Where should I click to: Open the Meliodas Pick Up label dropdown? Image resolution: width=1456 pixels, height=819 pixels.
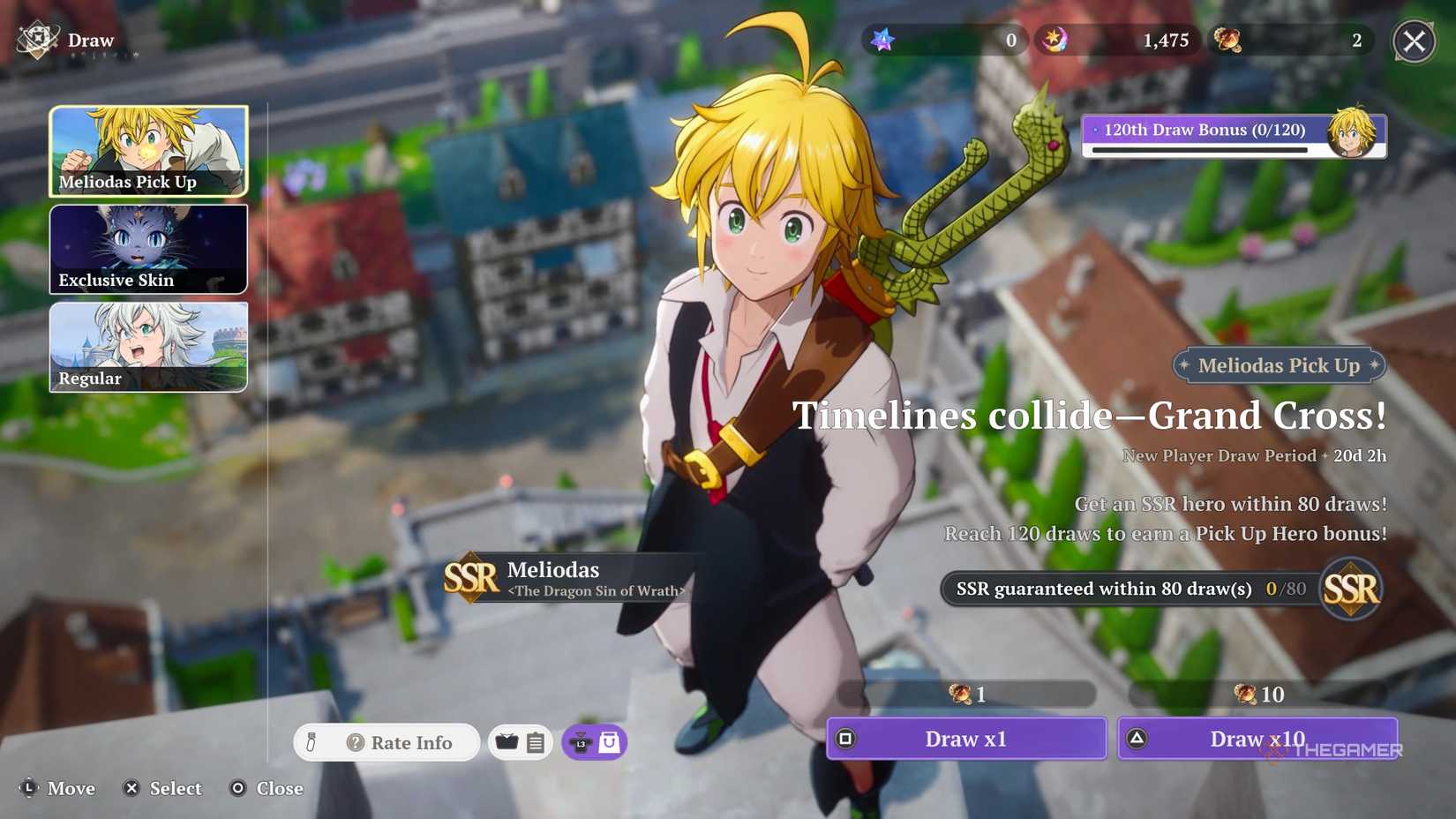[x=1279, y=365]
